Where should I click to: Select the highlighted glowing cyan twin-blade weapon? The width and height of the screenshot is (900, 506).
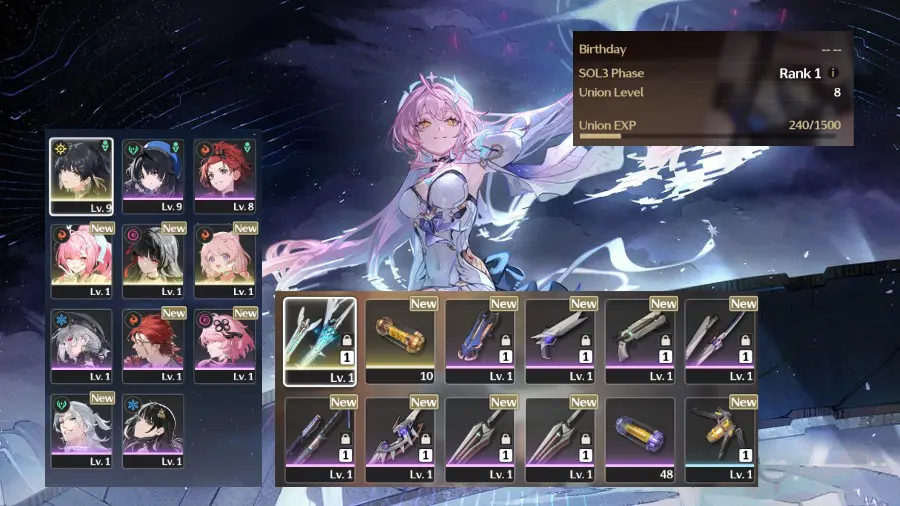(320, 341)
